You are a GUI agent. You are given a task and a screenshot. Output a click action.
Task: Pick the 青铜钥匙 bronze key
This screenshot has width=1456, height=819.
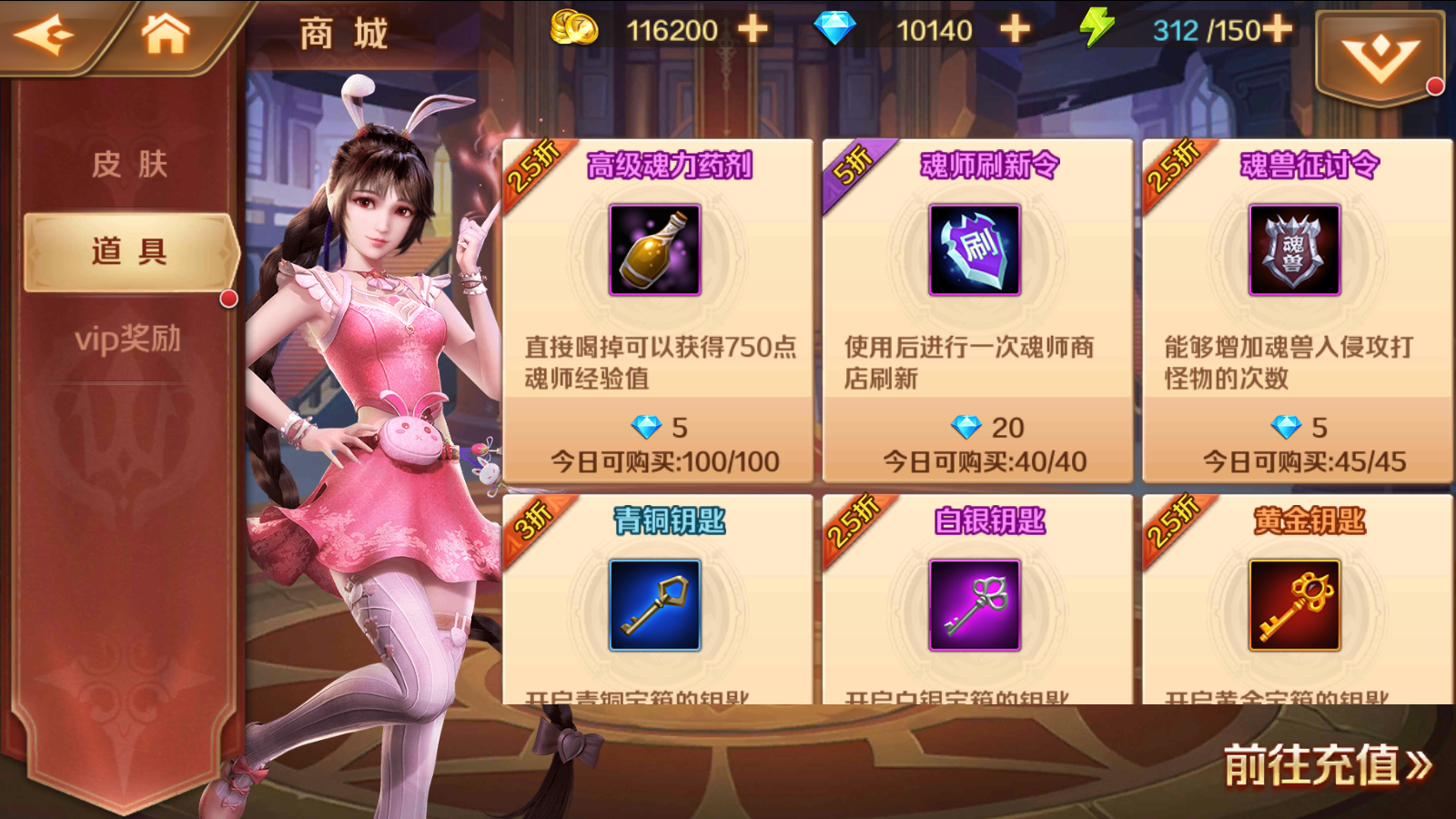pos(657,601)
